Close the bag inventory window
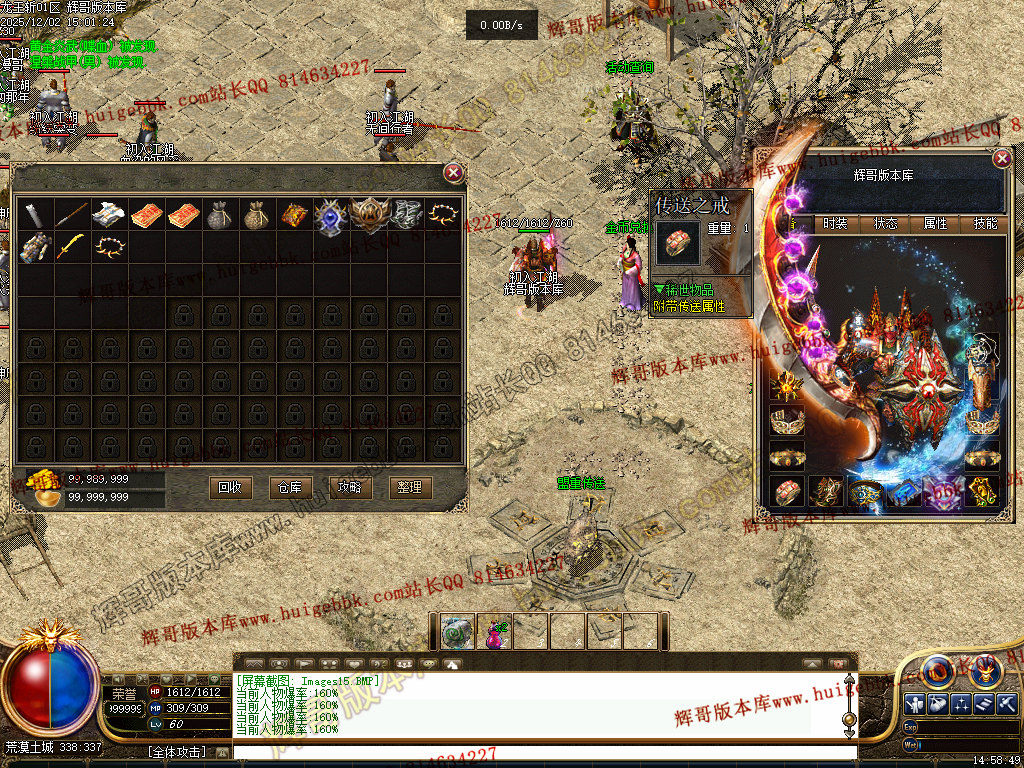Screen dimensions: 1024x768 pyautogui.click(x=454, y=173)
